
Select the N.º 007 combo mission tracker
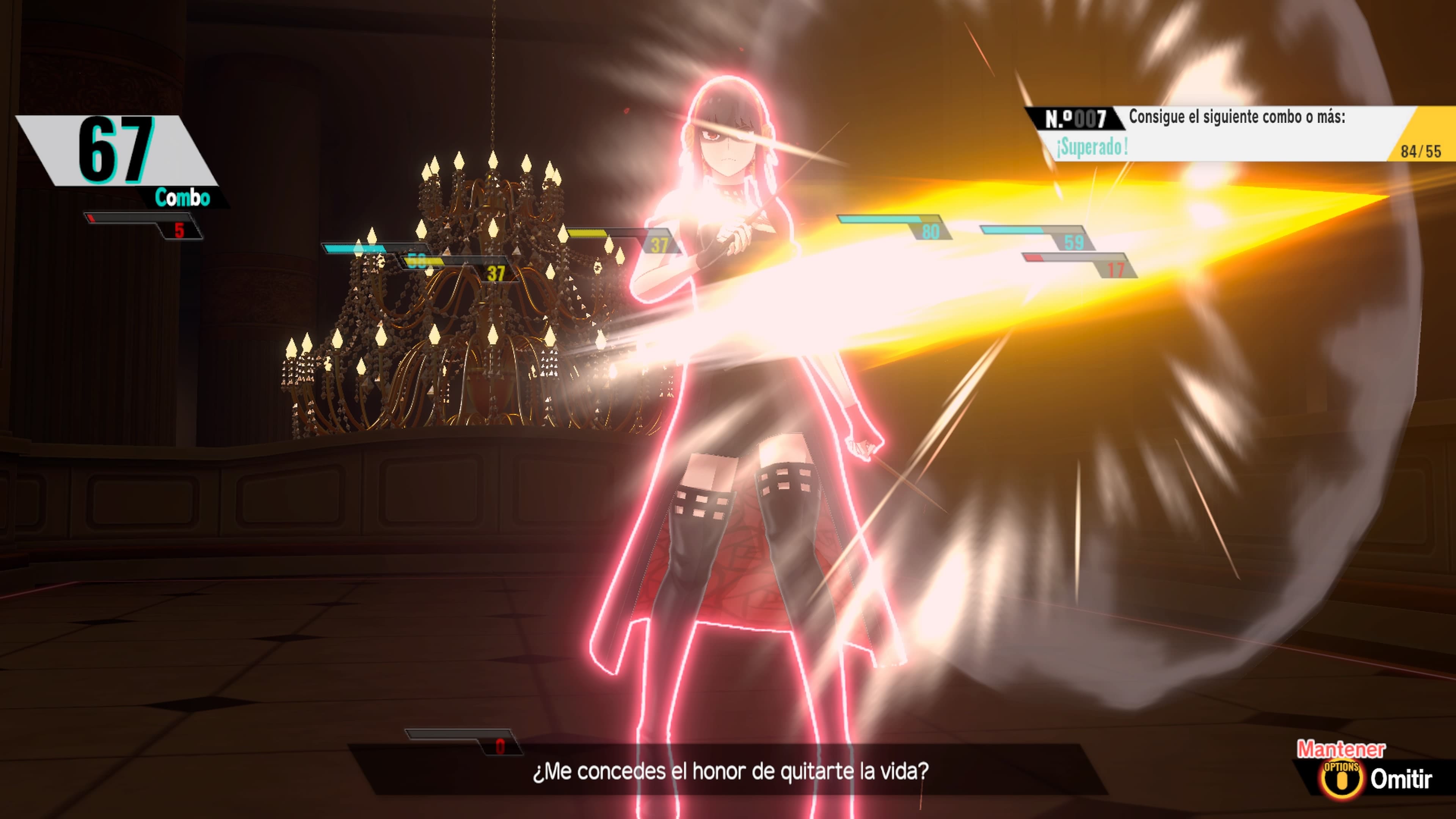pos(1238,134)
